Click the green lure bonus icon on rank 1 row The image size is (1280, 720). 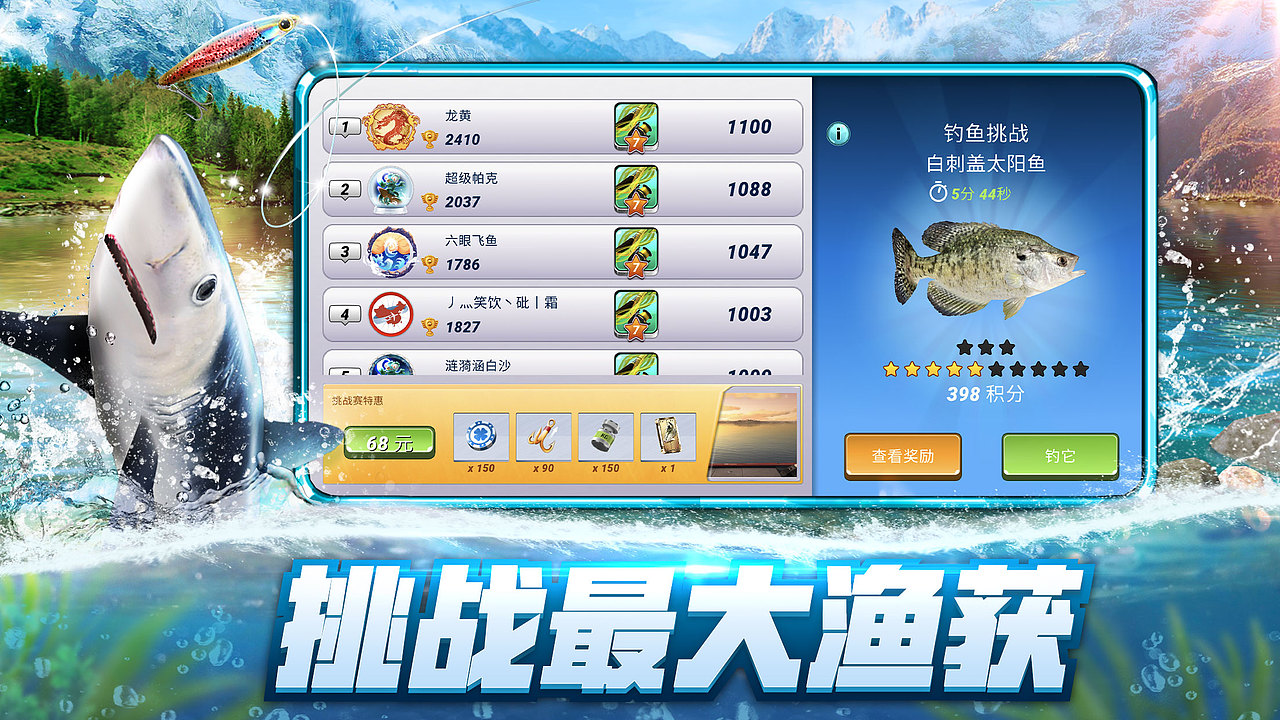pyautogui.click(x=633, y=127)
